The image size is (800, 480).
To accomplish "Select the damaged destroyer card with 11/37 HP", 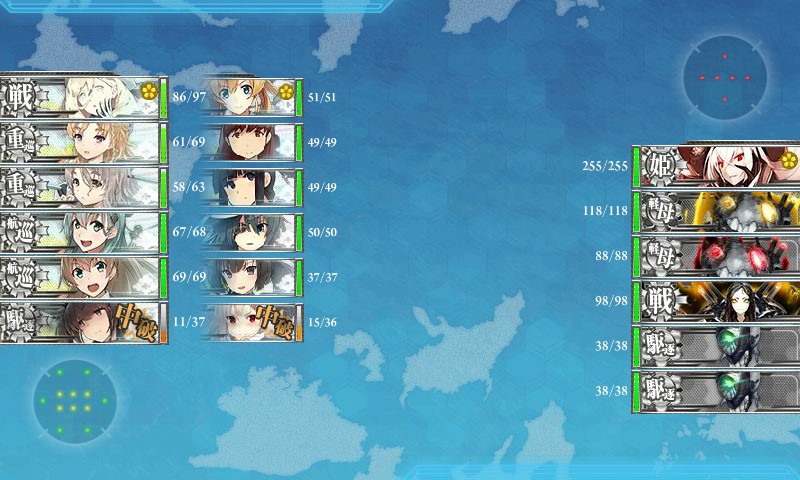I will [82, 322].
